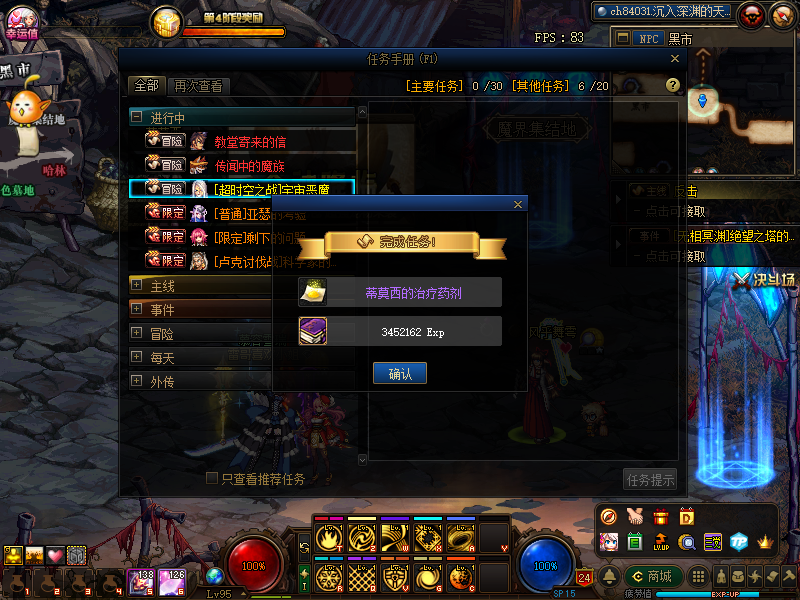Expand the 外传 quest category

137,381
